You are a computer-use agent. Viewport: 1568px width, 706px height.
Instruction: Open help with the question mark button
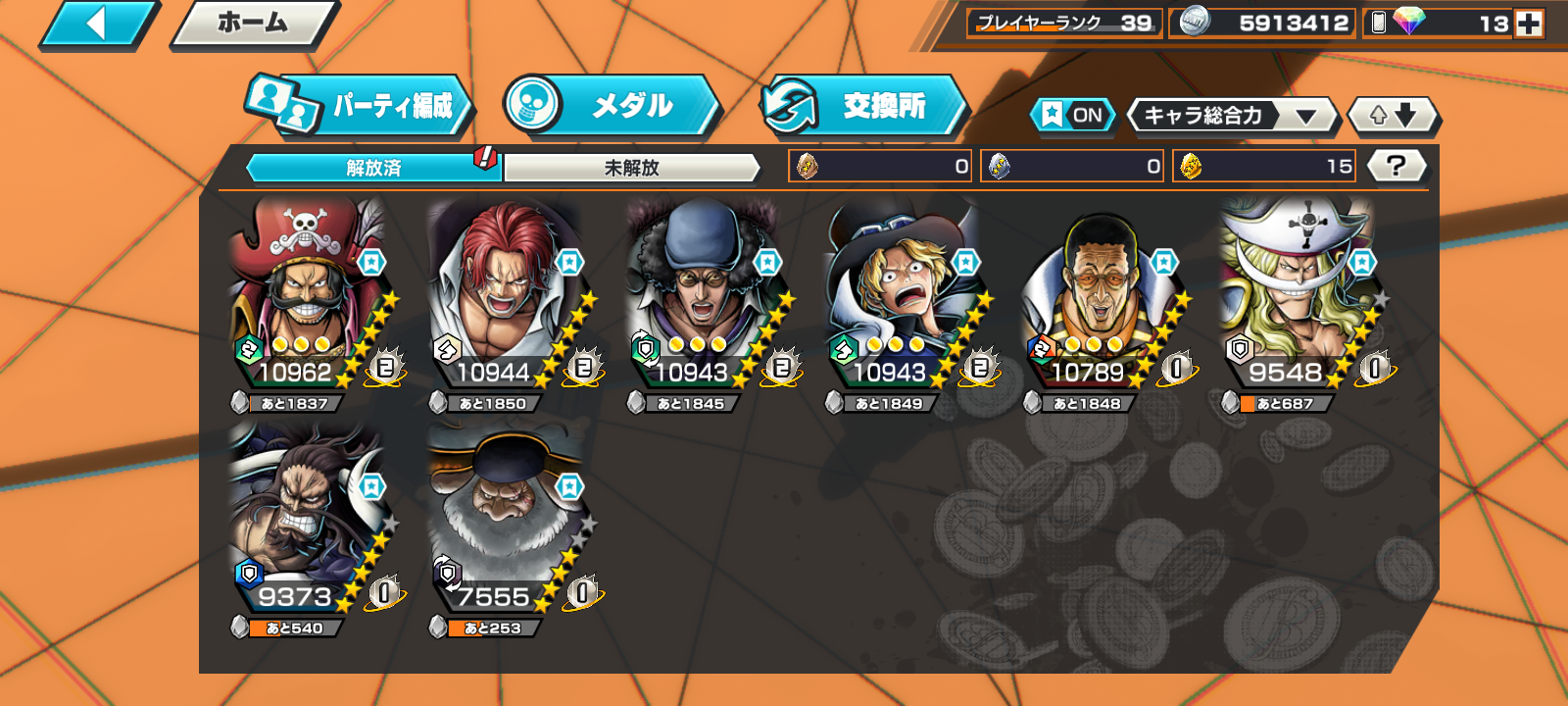(1396, 166)
